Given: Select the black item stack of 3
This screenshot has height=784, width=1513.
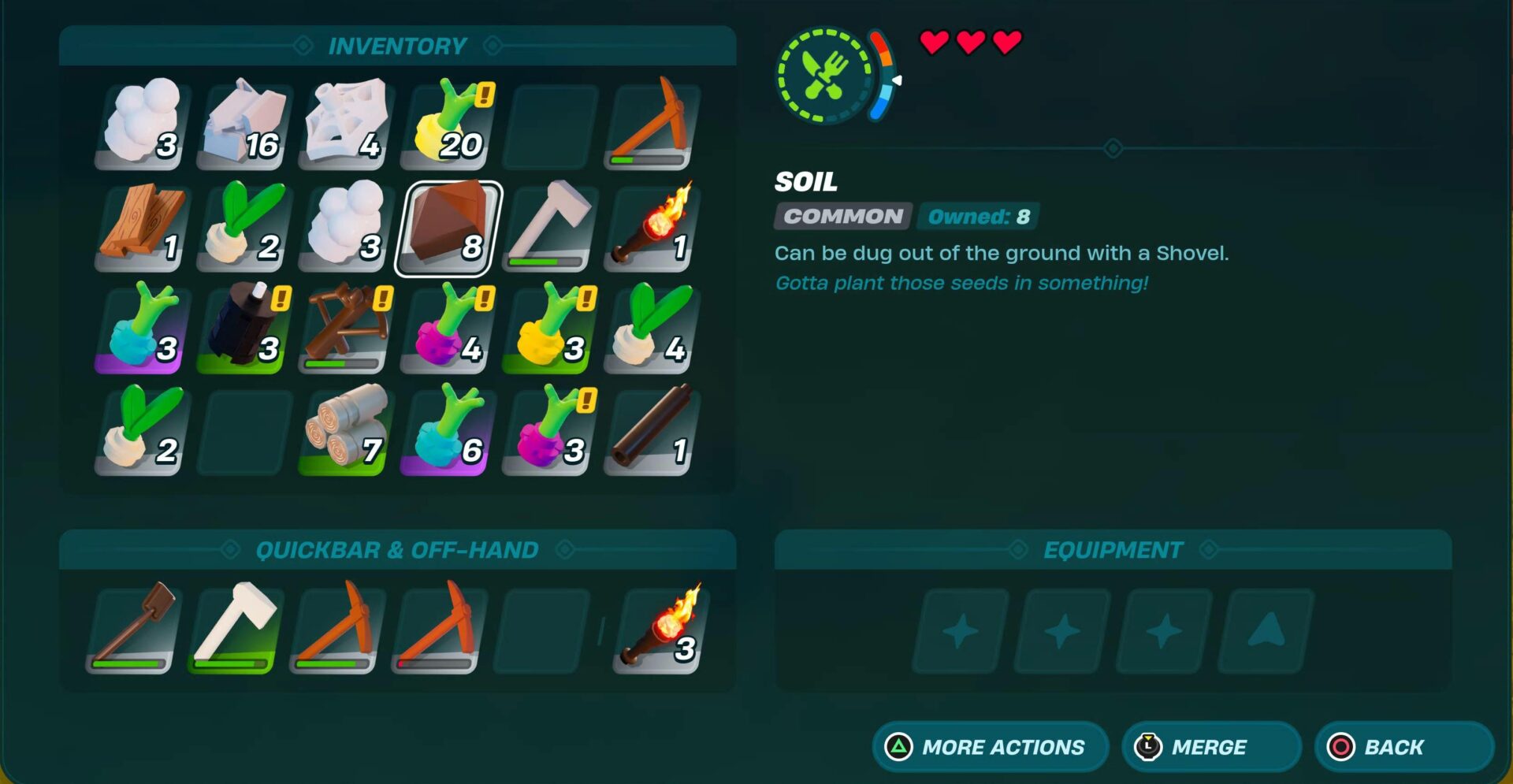Looking at the screenshot, I should [244, 330].
